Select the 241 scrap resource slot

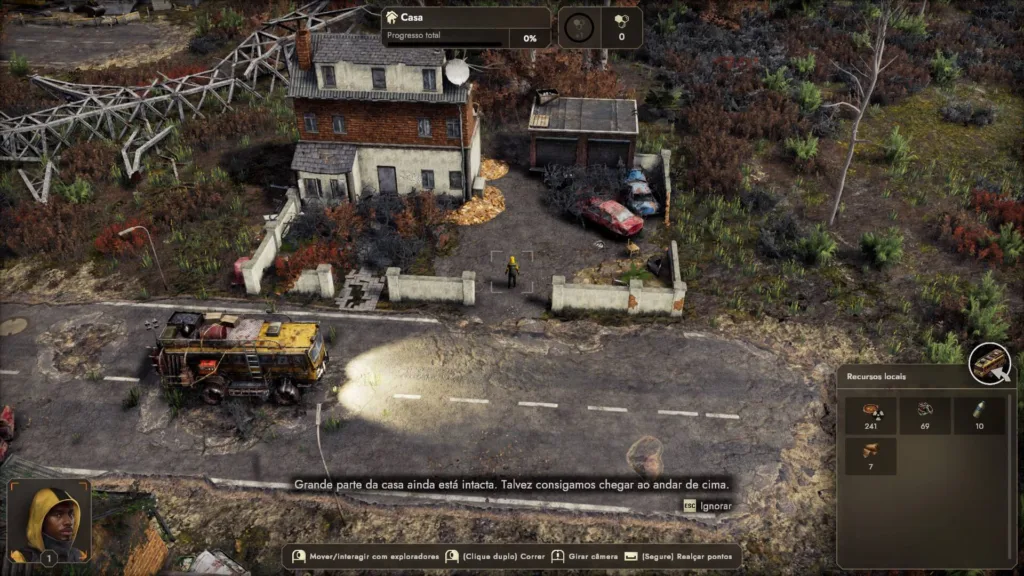click(x=870, y=415)
